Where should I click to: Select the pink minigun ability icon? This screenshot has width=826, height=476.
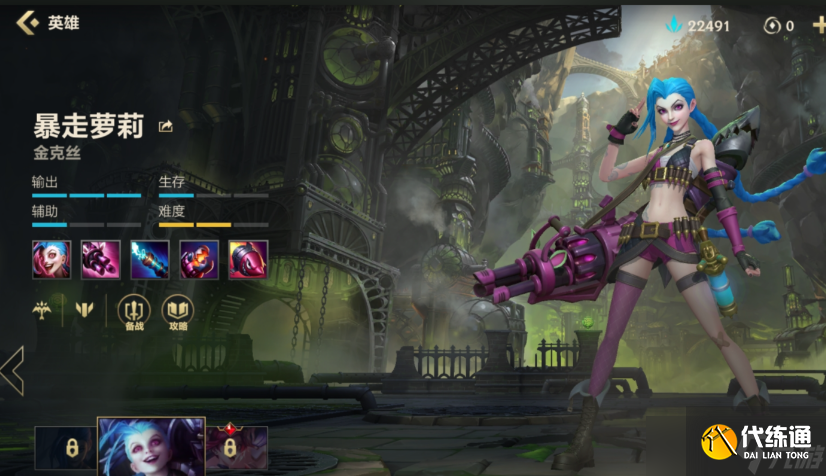pyautogui.click(x=100, y=259)
